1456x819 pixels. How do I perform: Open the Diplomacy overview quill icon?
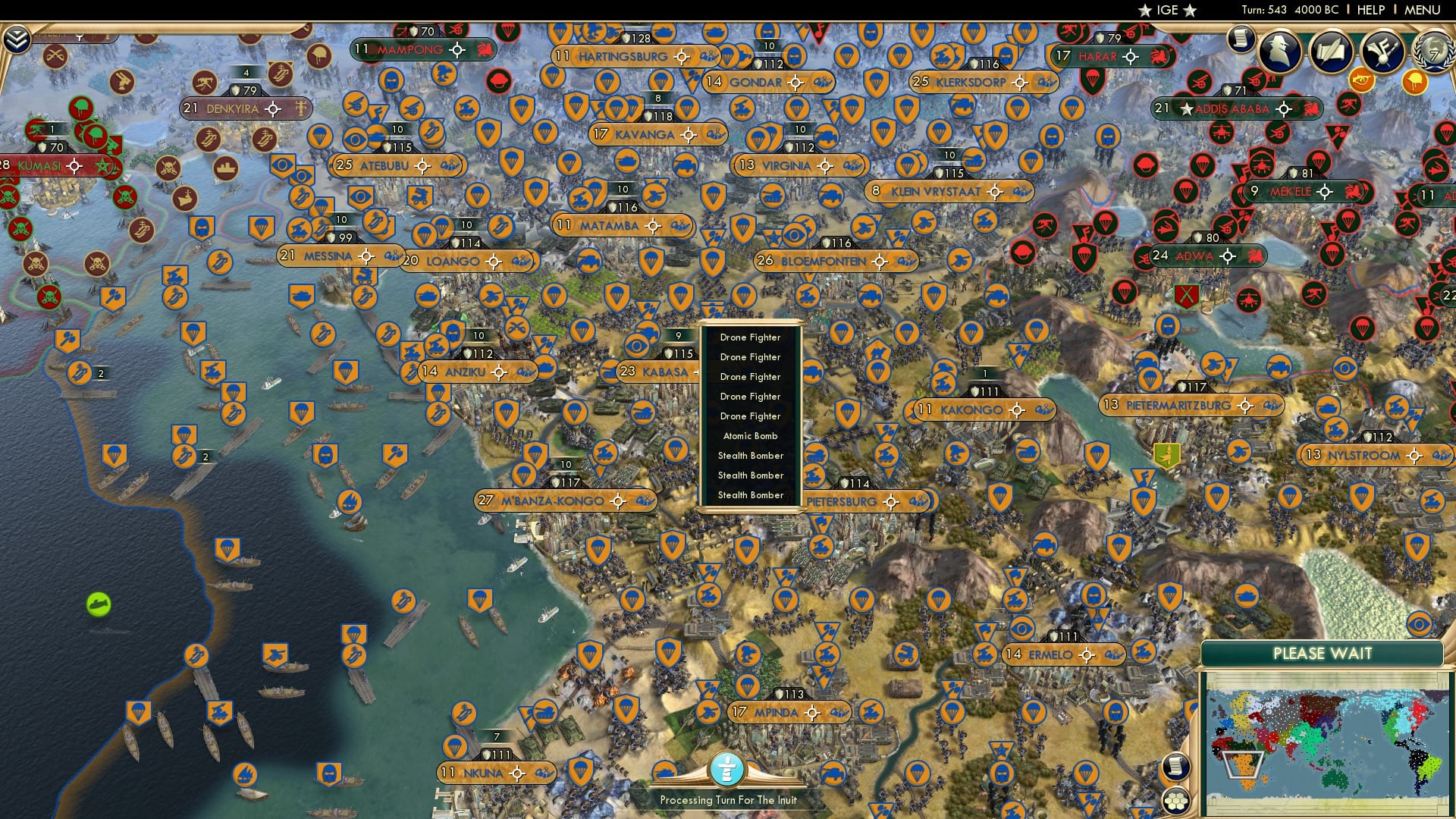[1332, 50]
